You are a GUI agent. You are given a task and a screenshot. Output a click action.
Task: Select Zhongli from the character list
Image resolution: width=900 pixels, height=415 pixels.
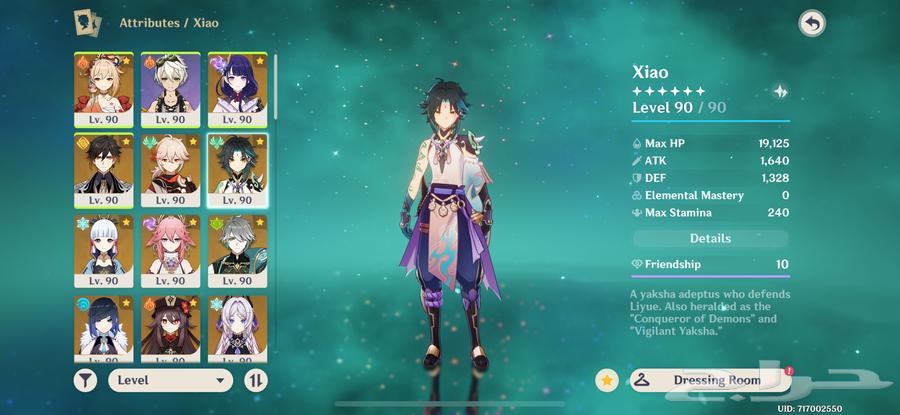[103, 169]
